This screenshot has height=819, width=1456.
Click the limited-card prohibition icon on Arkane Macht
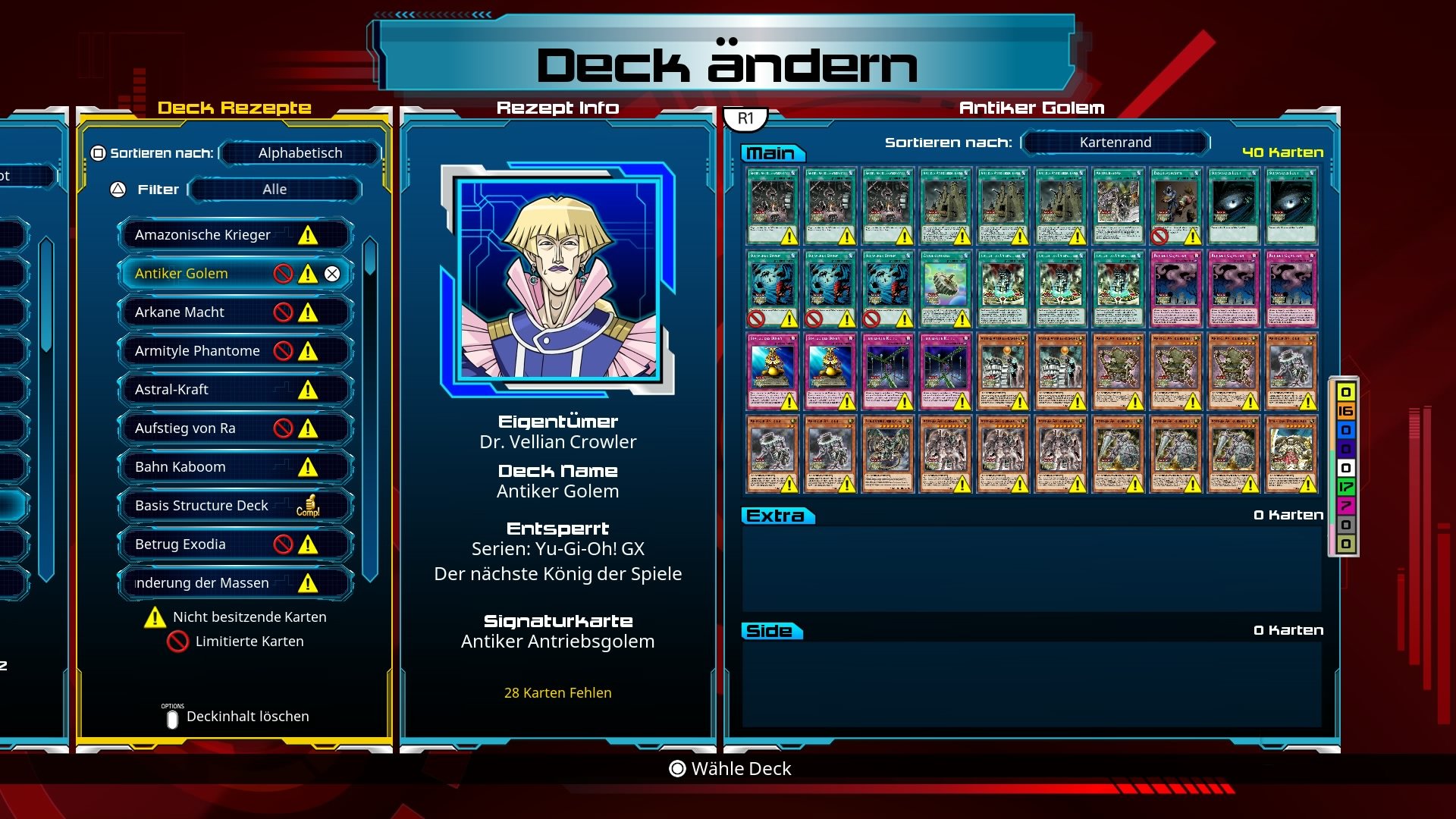tap(284, 312)
